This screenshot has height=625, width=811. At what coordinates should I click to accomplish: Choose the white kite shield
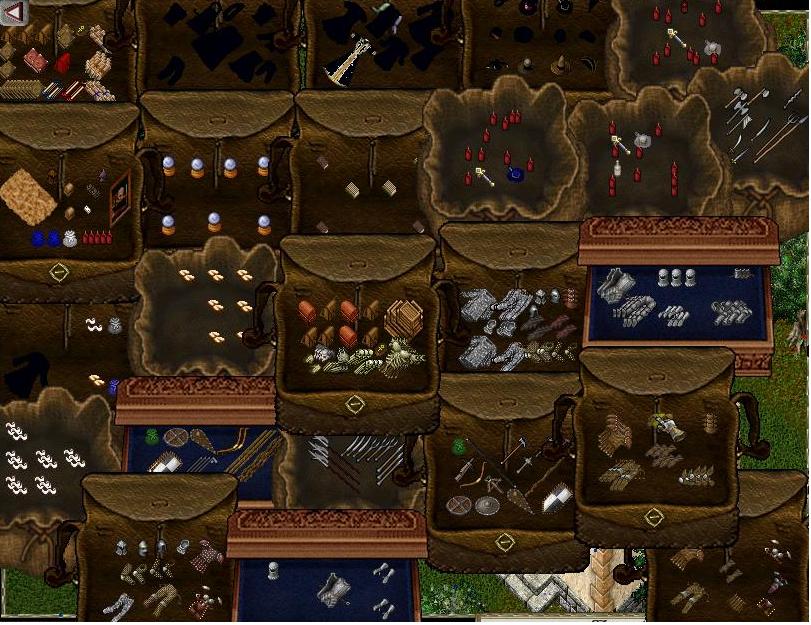[556, 498]
